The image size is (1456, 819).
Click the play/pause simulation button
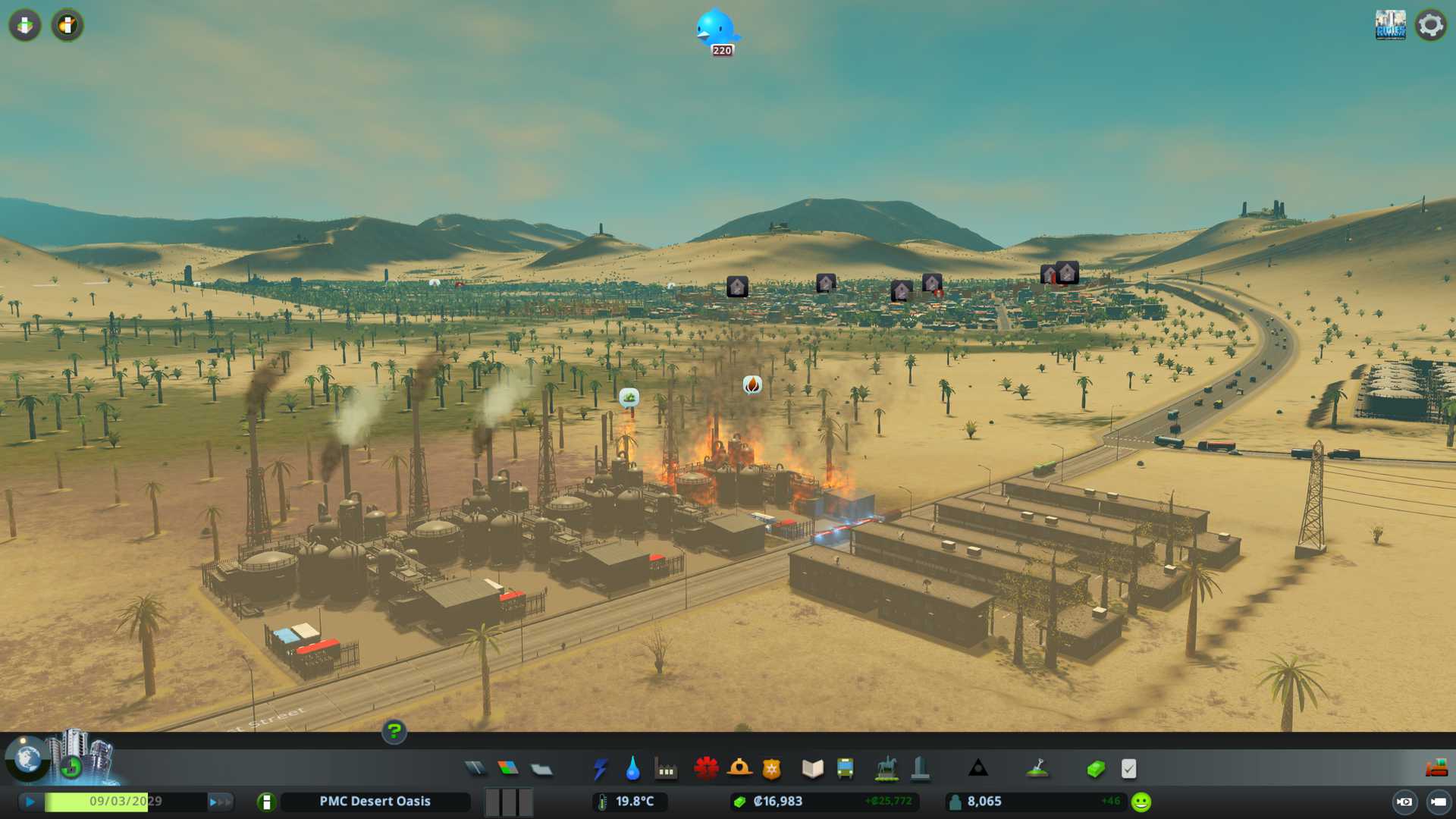point(30,802)
